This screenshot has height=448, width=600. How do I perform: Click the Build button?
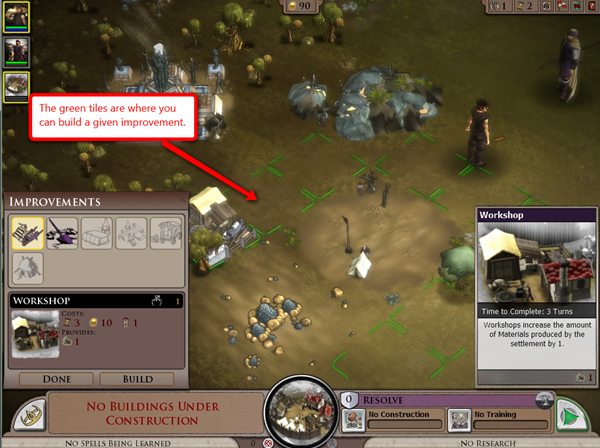pyautogui.click(x=137, y=379)
